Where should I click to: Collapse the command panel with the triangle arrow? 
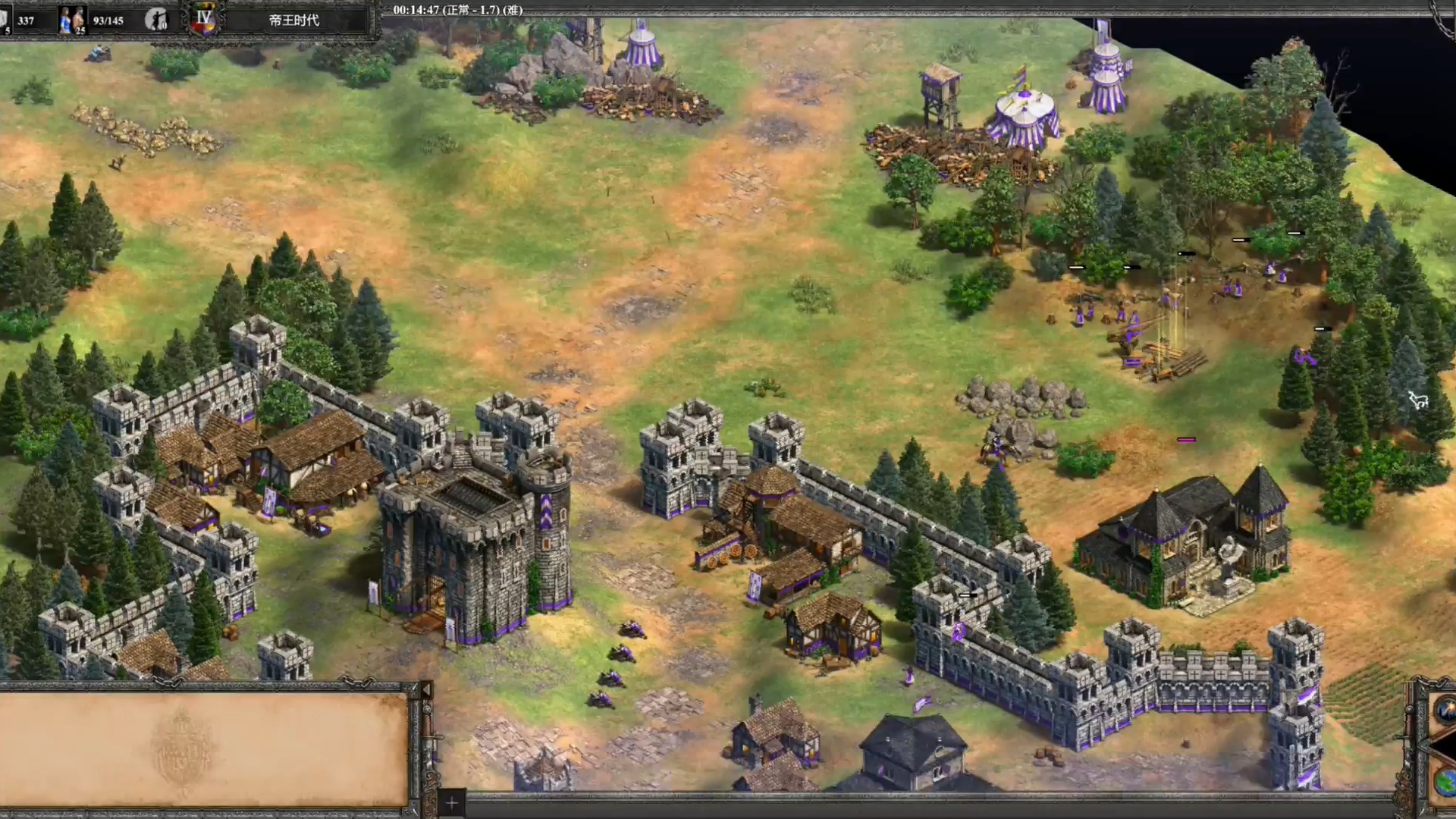pyautogui.click(x=425, y=690)
